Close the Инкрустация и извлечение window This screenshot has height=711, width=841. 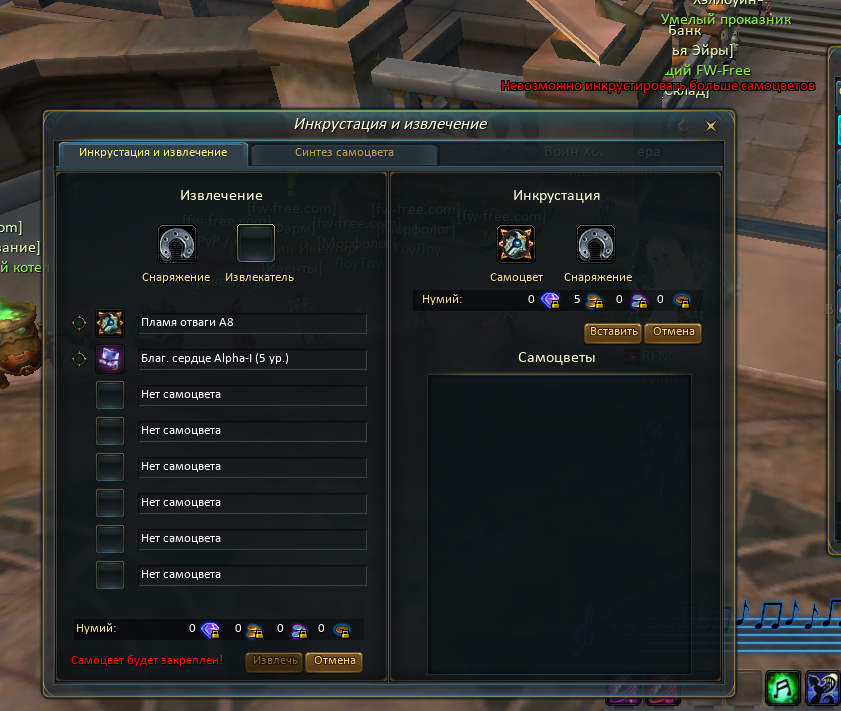coord(711,126)
